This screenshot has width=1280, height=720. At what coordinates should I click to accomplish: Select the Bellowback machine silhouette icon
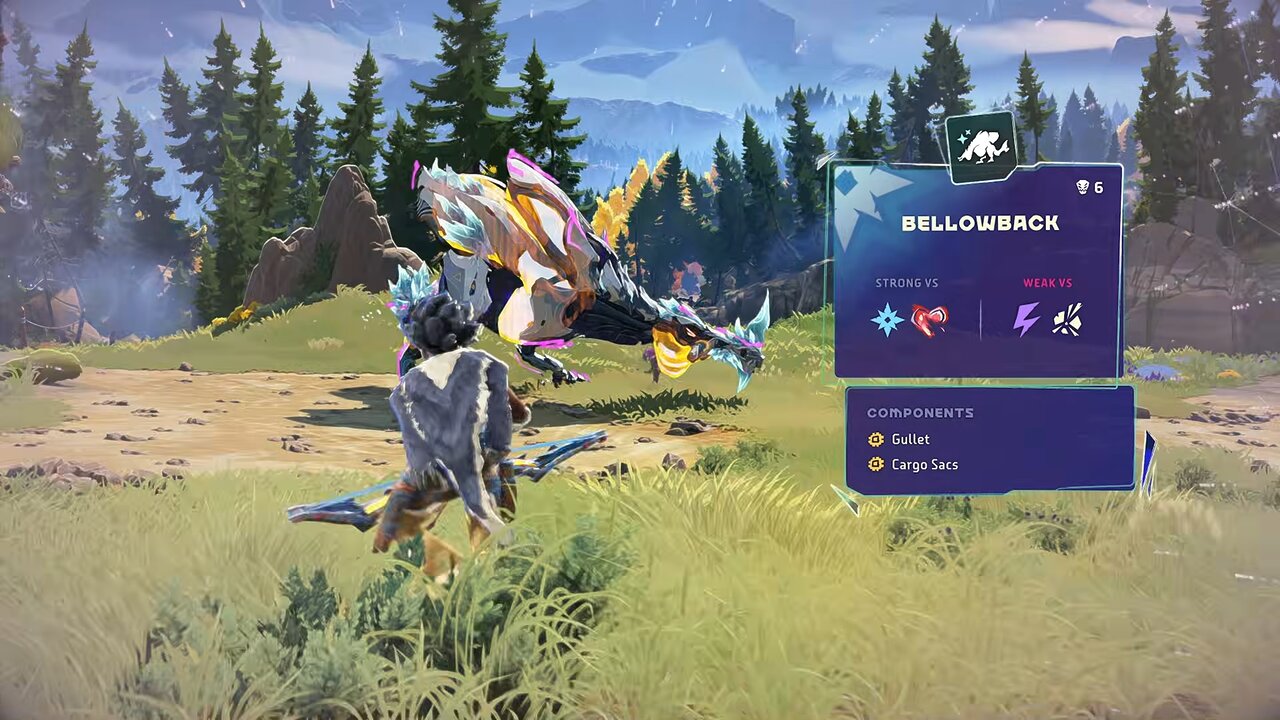[981, 148]
